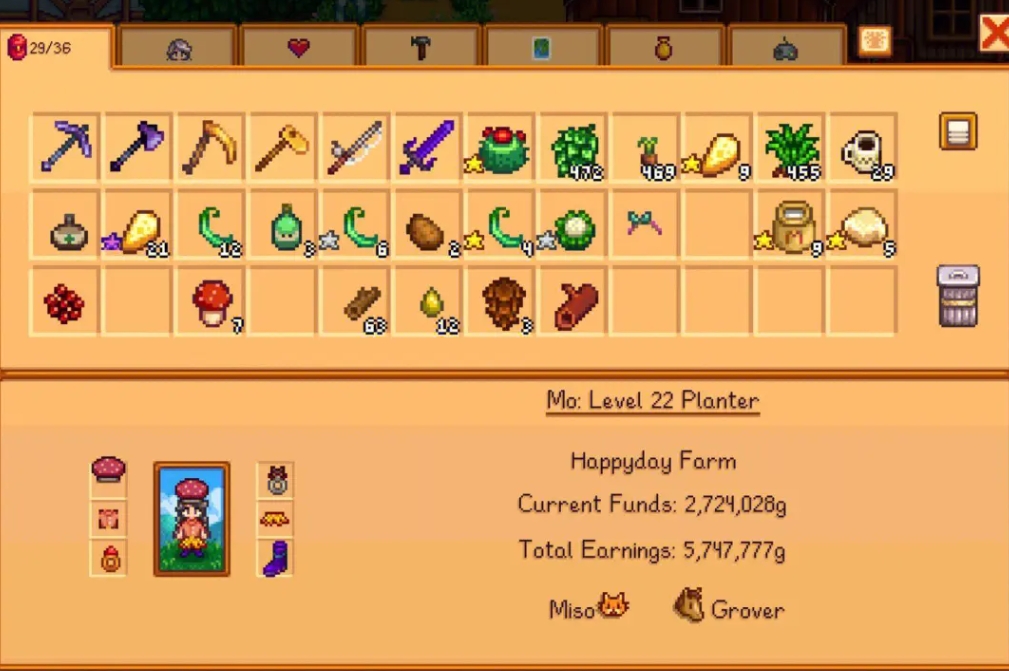Image resolution: width=1009 pixels, height=671 pixels.
Task: Show the map tab
Action: pos(541,48)
